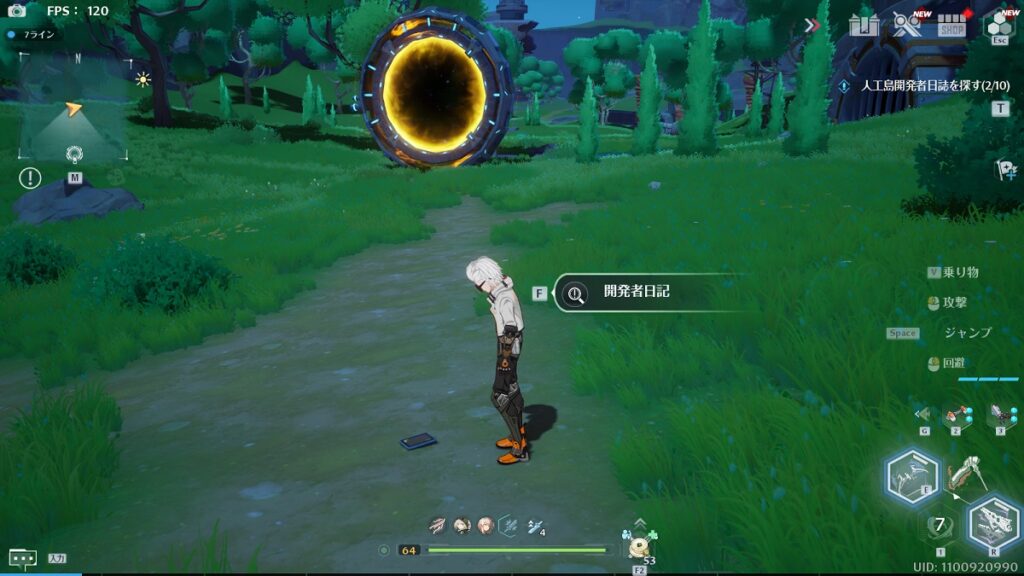Viewport: 1024px width, 576px height.
Task: Select the relic slot marked 2
Action: (x=957, y=414)
